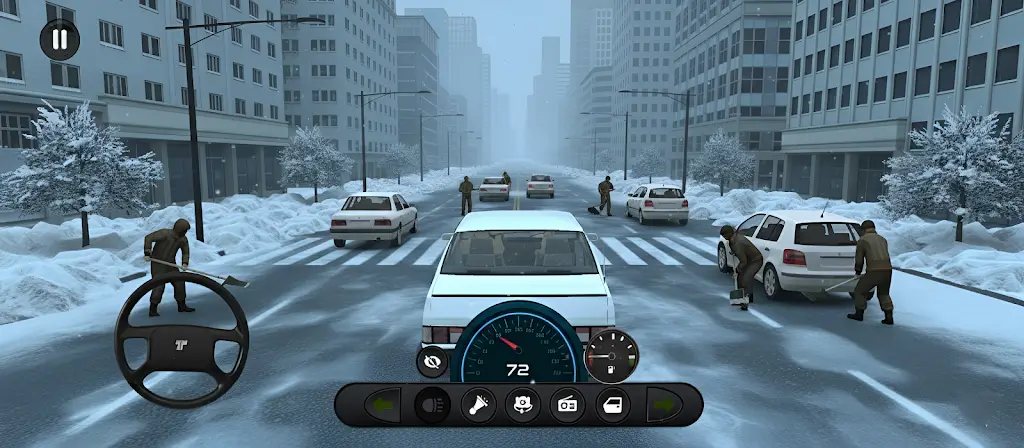Toggle the headlights button
This screenshot has width=1024, height=448.
coord(433,405)
